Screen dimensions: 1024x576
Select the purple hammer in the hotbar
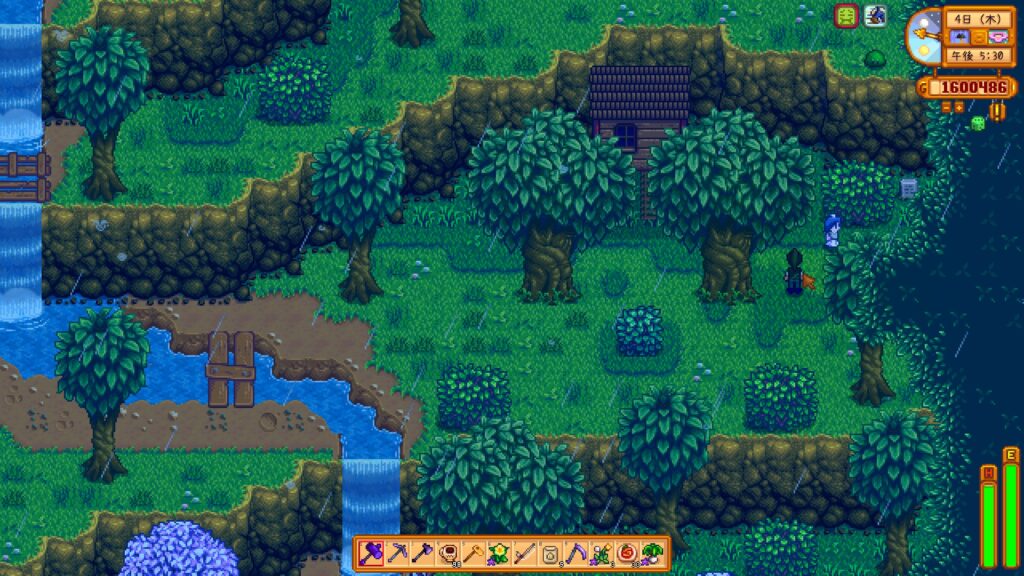click(372, 553)
